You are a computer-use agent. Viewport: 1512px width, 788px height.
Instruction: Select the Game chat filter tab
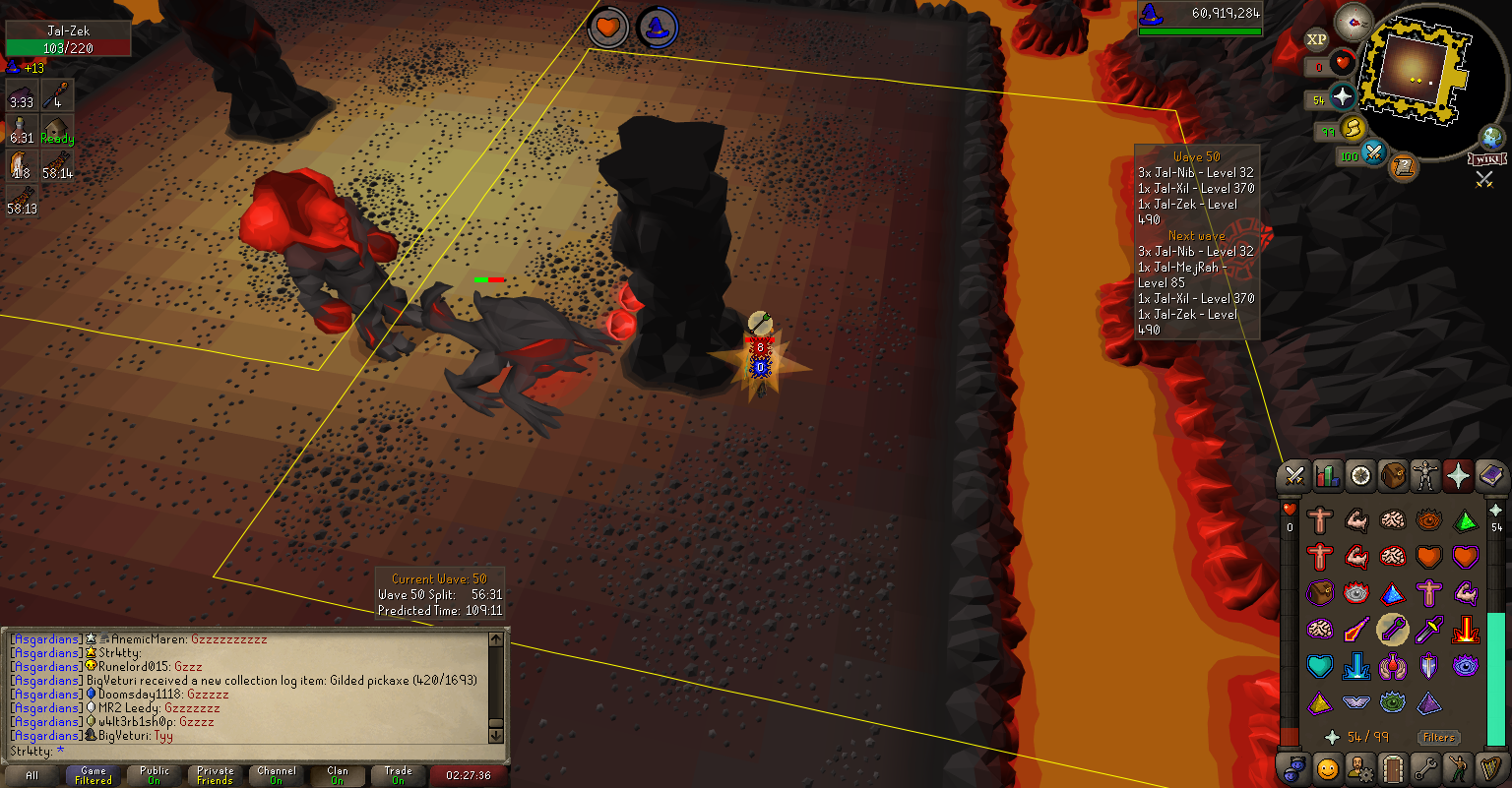tap(94, 775)
